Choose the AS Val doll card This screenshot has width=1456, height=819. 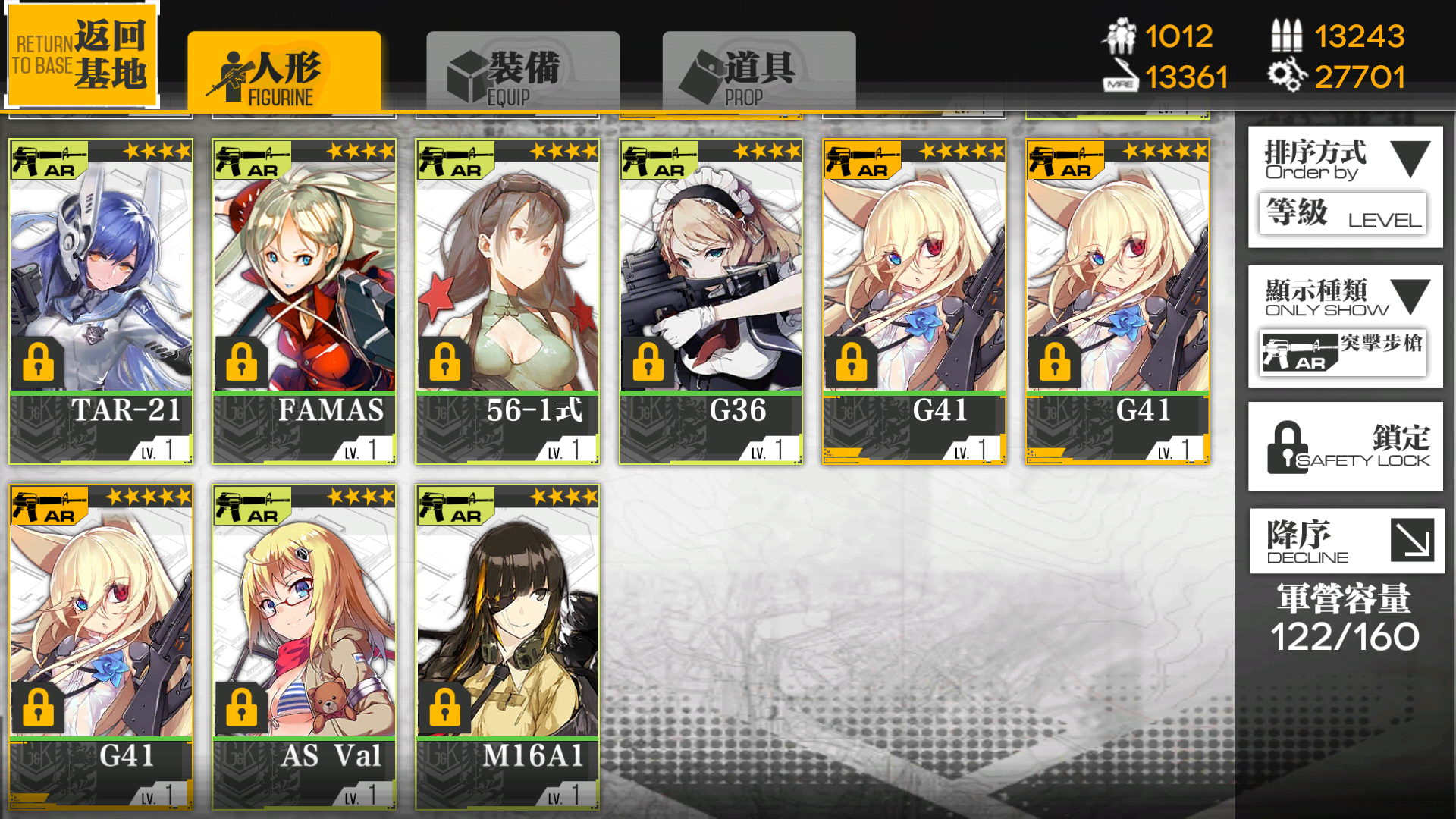point(304,646)
